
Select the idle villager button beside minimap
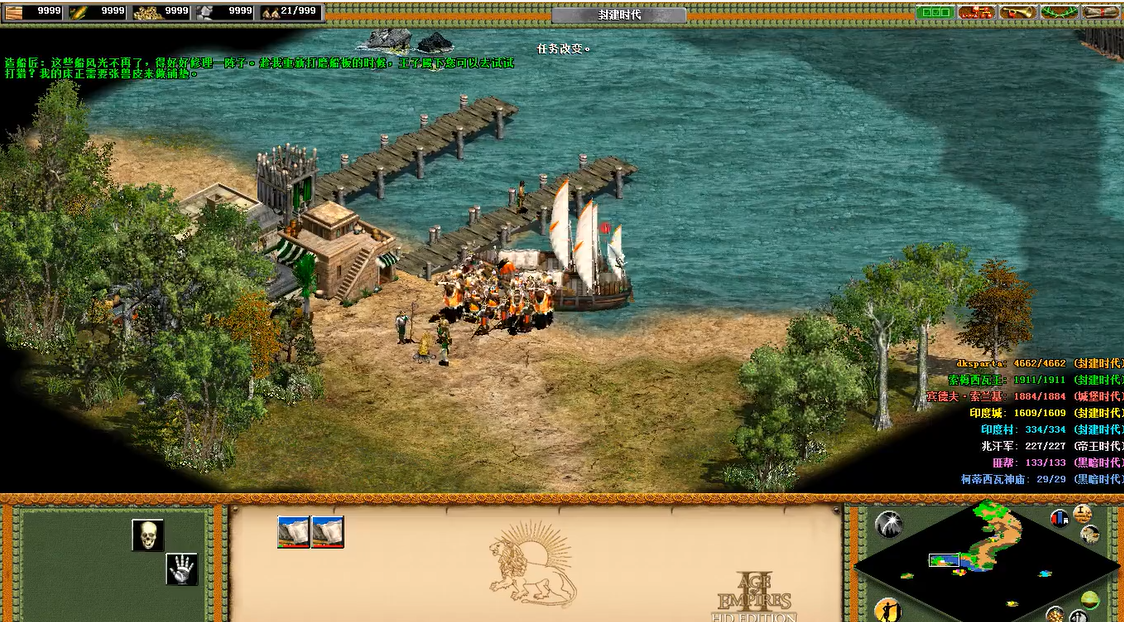(886, 608)
